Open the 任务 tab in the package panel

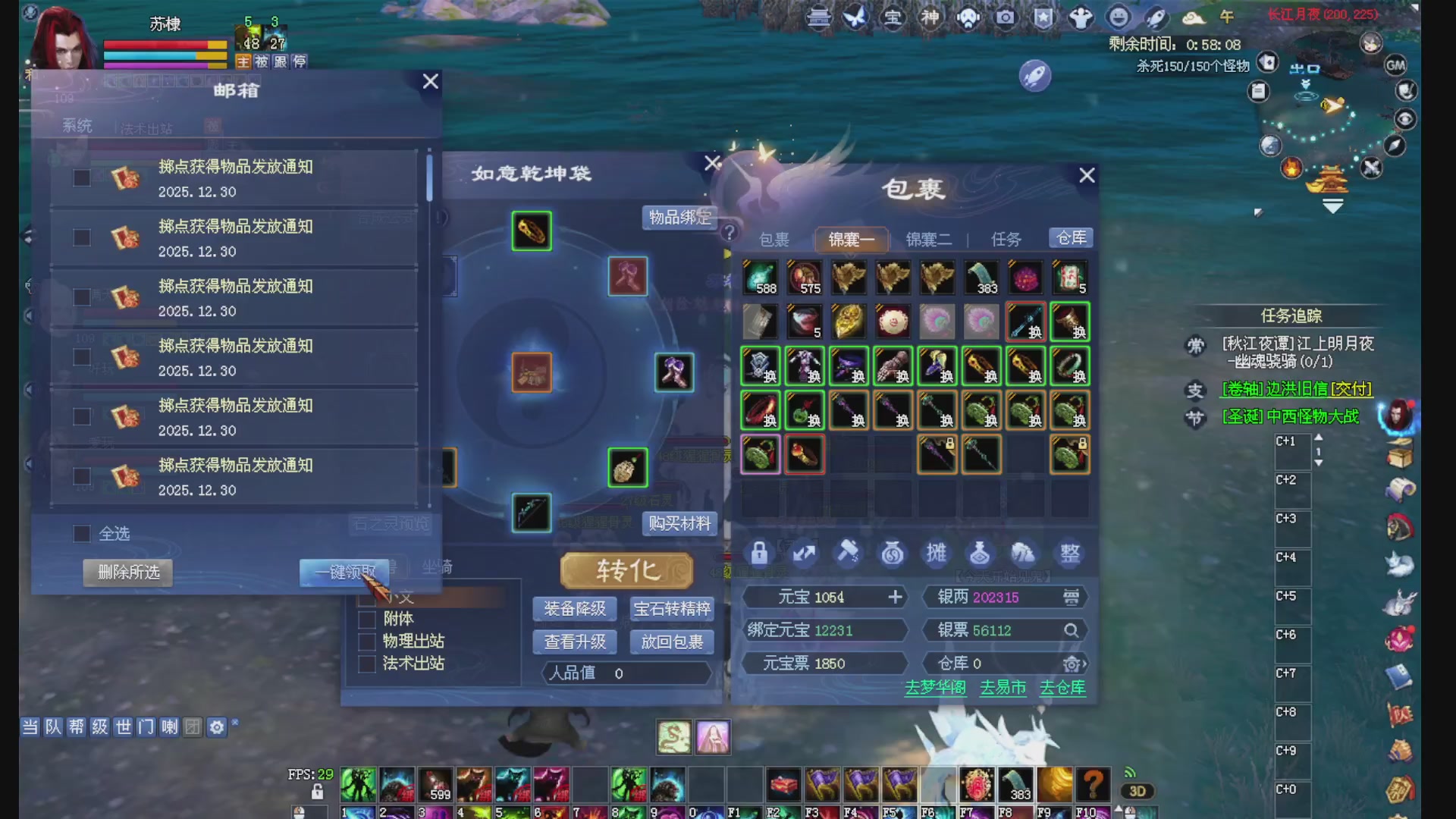click(x=1006, y=239)
